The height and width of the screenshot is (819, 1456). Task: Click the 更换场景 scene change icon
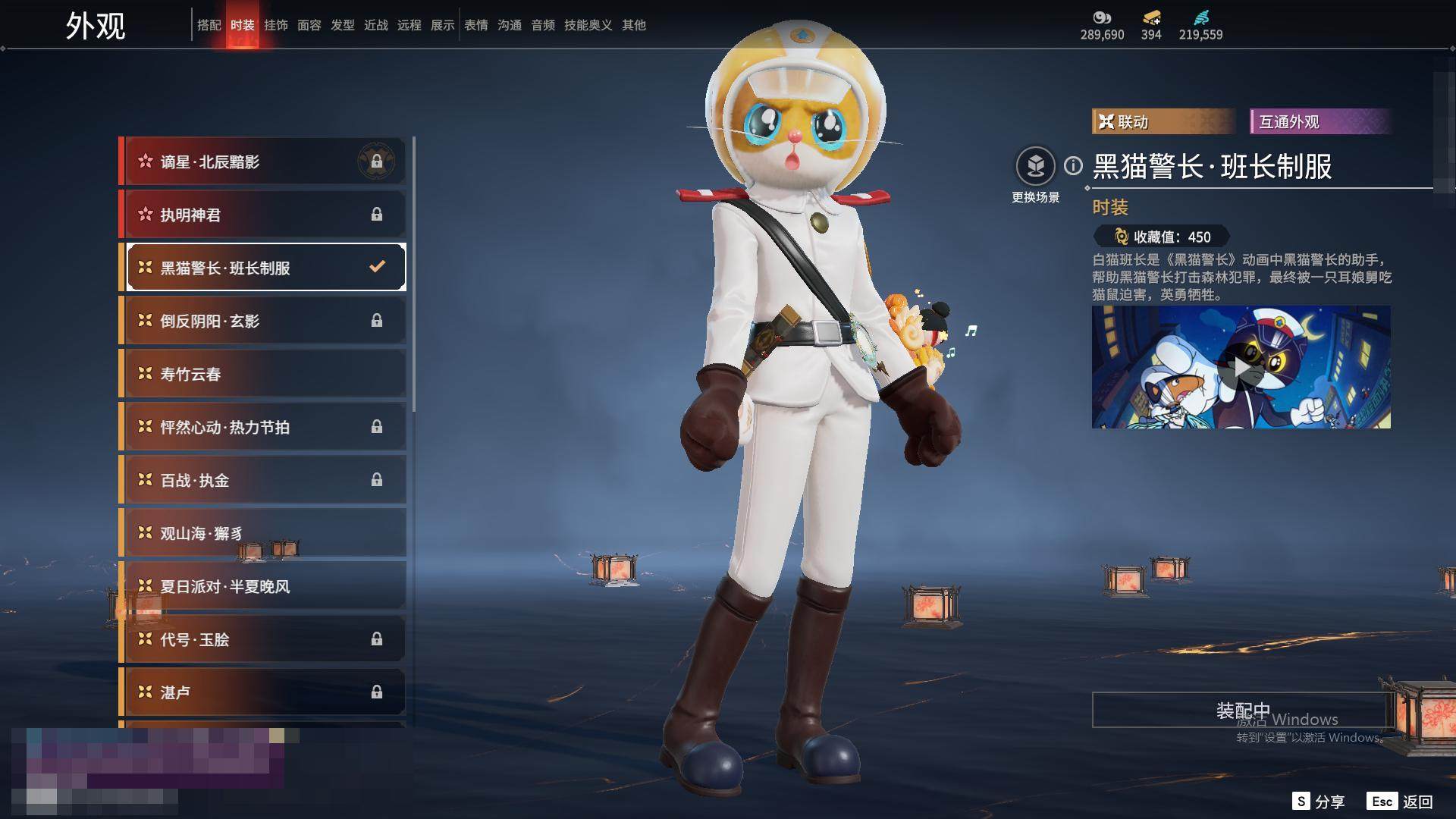[1035, 166]
